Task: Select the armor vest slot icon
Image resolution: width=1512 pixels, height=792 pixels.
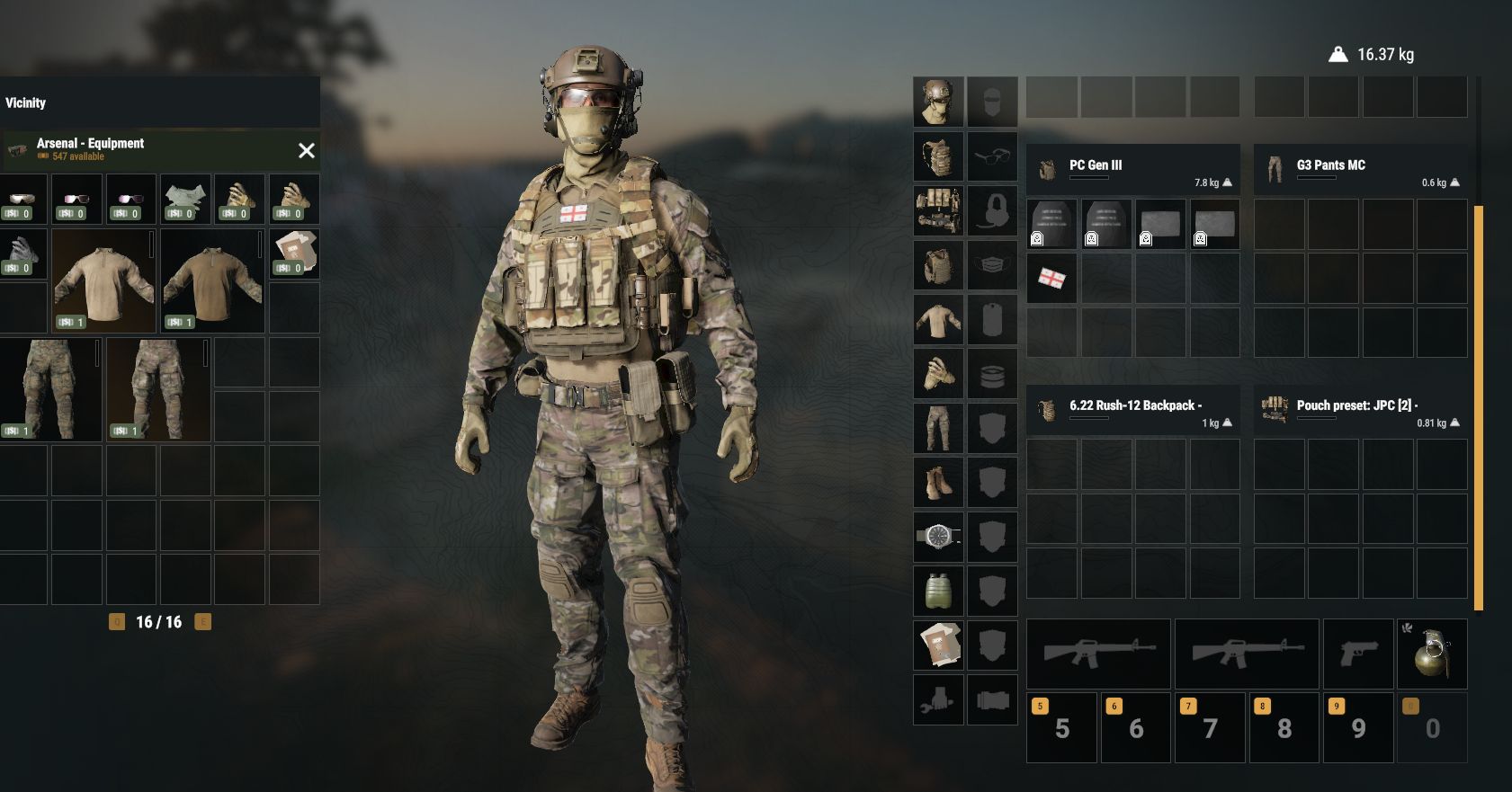Action: 938,265
